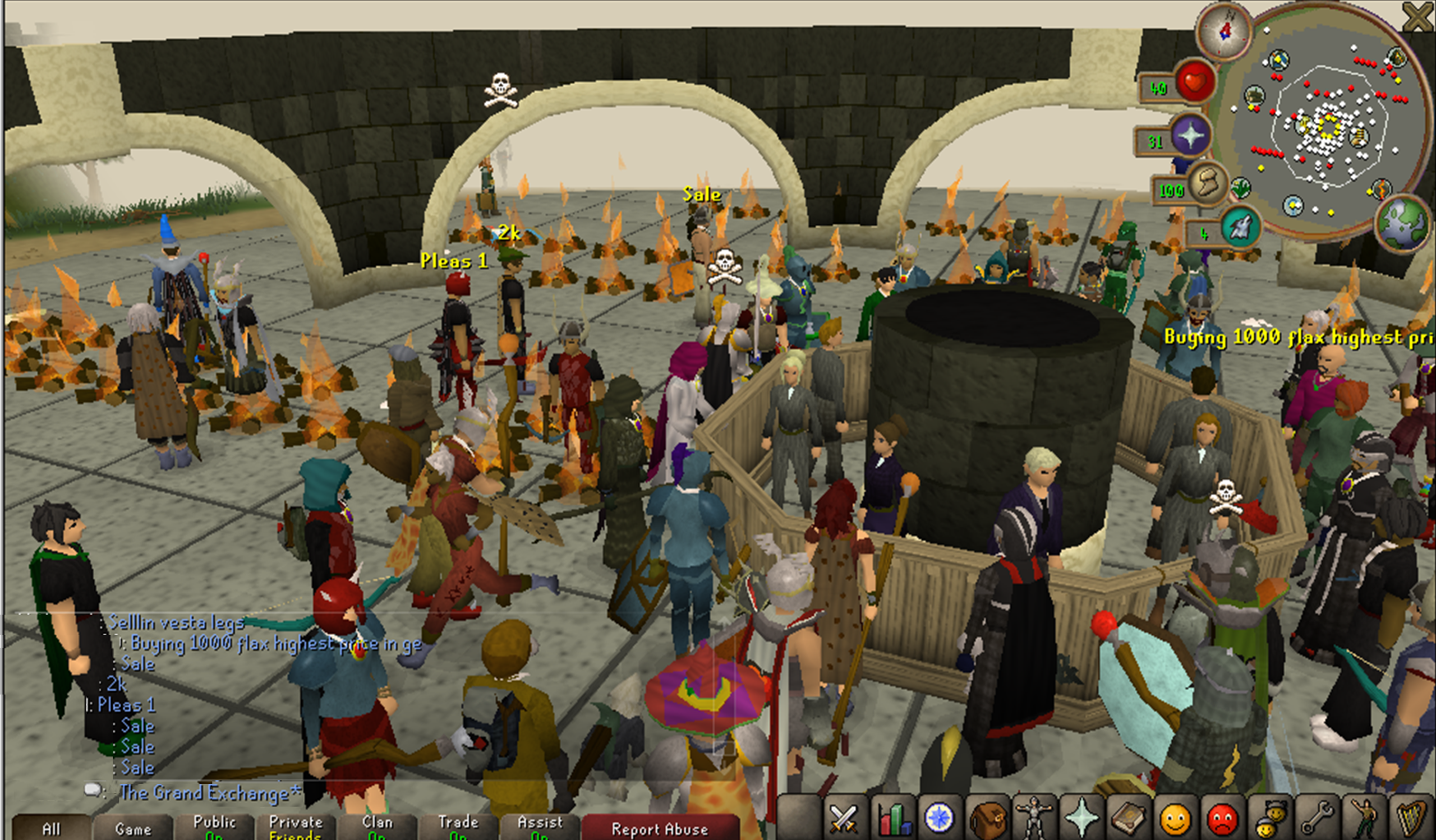Open the Stats panel
This screenshot has width=1436, height=840.
pyautogui.click(x=894, y=818)
